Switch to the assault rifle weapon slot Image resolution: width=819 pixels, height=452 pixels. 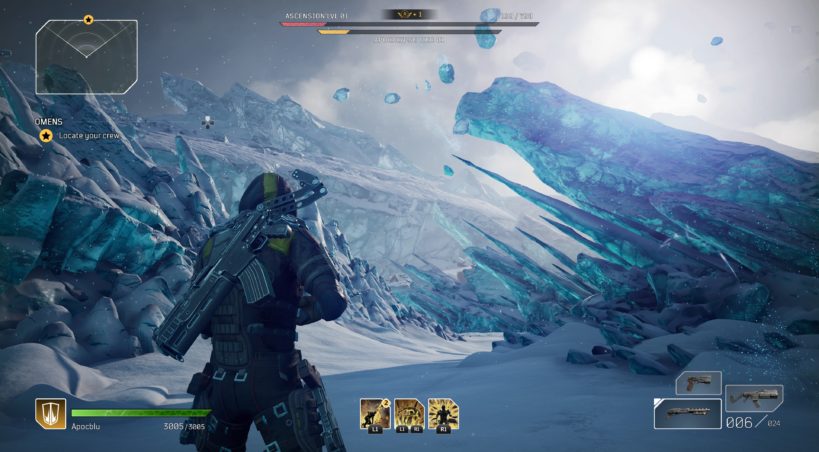754,397
